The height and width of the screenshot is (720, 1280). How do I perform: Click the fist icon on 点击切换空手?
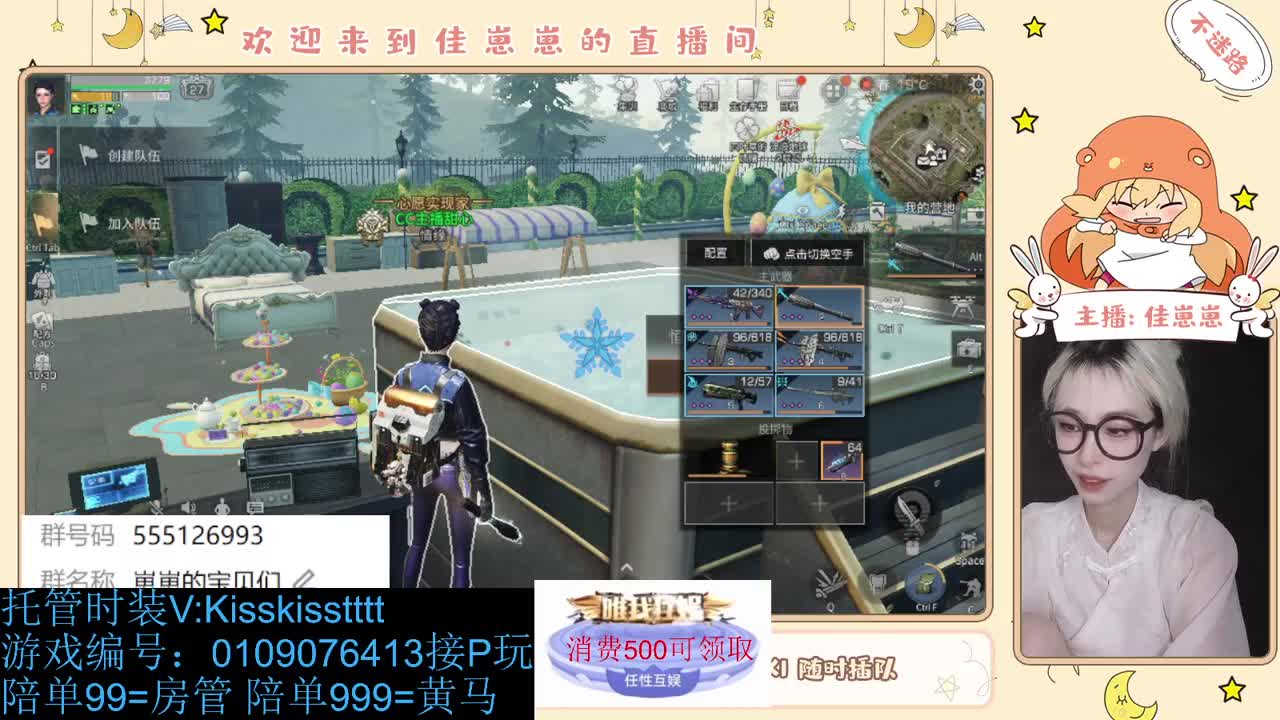[769, 253]
